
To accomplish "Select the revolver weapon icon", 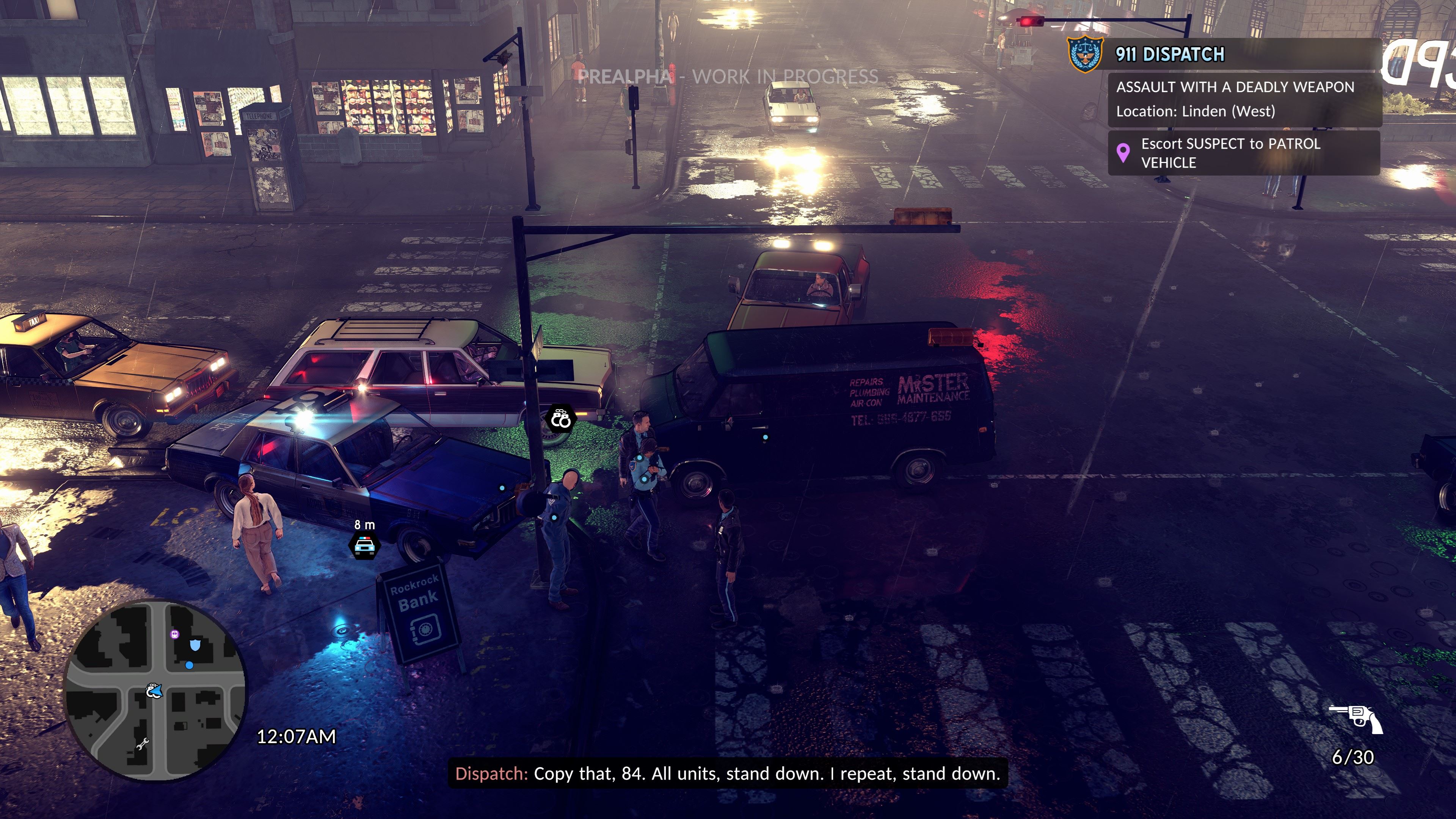I will (x=1356, y=719).
